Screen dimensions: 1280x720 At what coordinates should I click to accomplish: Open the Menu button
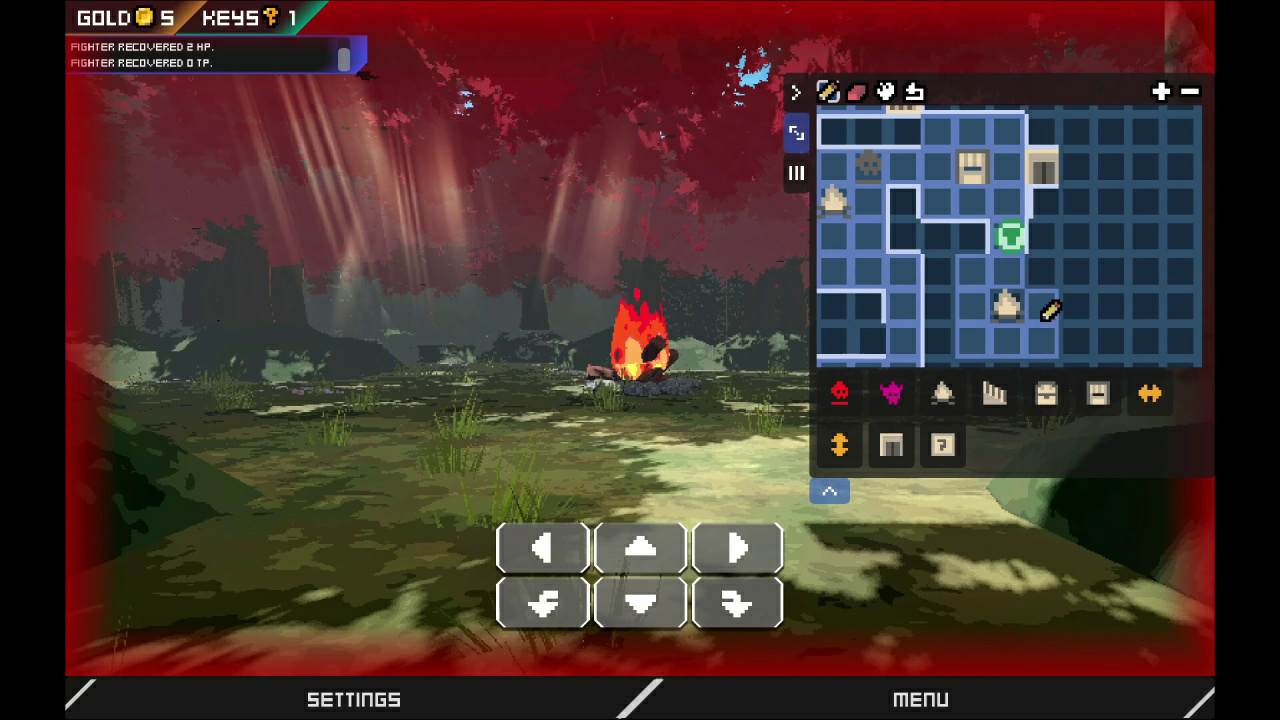(x=920, y=699)
